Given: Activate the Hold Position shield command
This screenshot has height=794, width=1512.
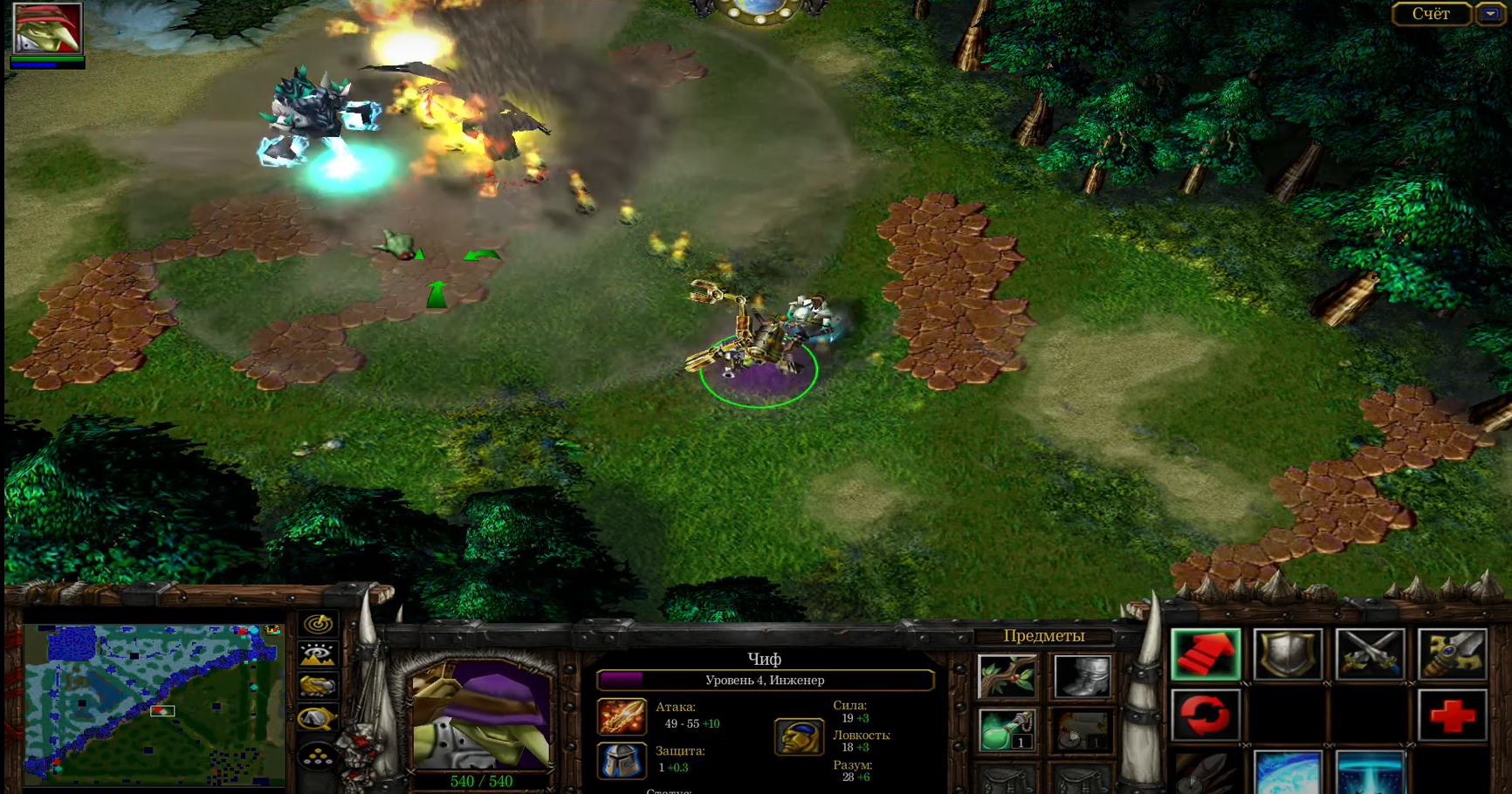Looking at the screenshot, I should click(1288, 654).
